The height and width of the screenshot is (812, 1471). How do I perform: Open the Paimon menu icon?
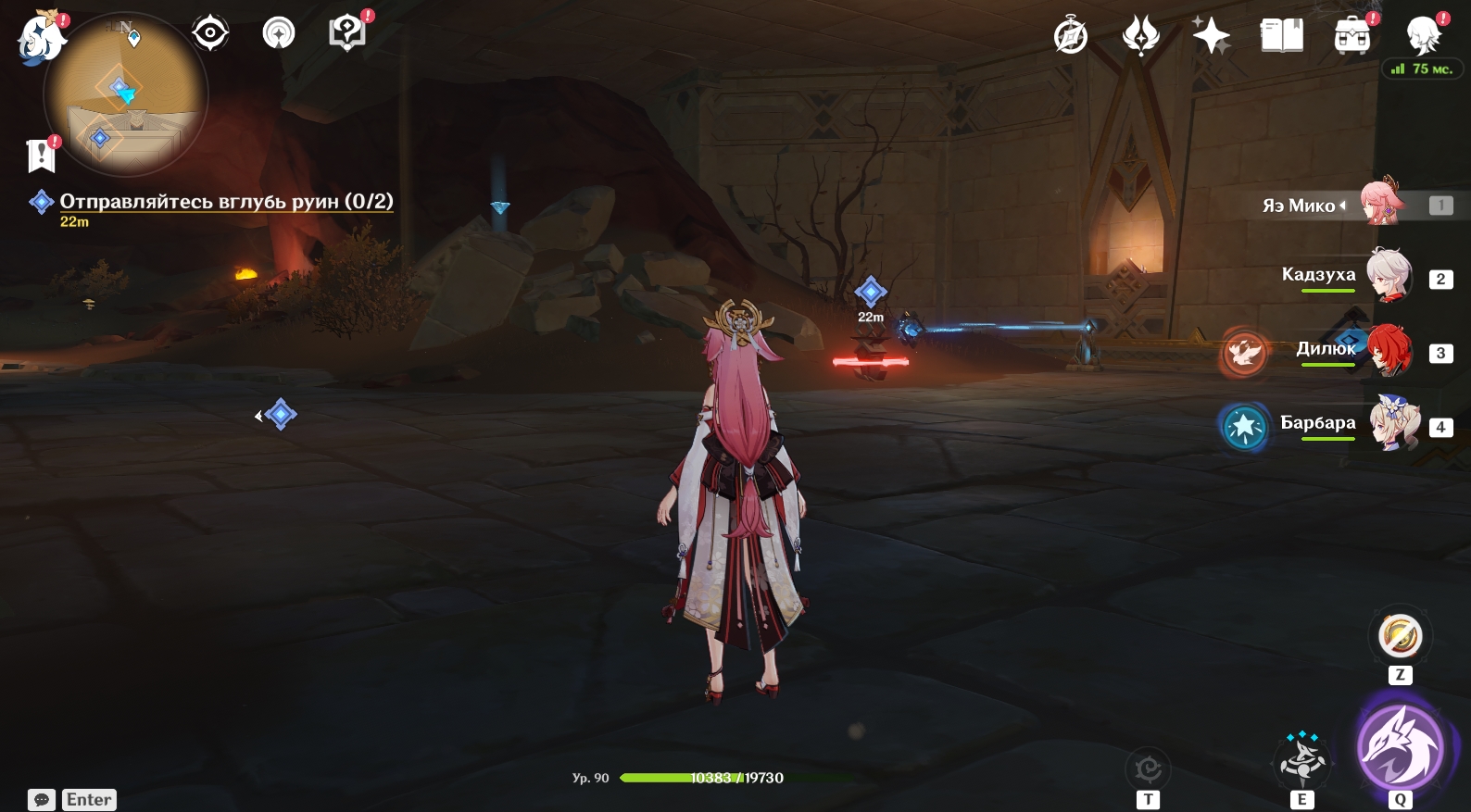click(41, 37)
